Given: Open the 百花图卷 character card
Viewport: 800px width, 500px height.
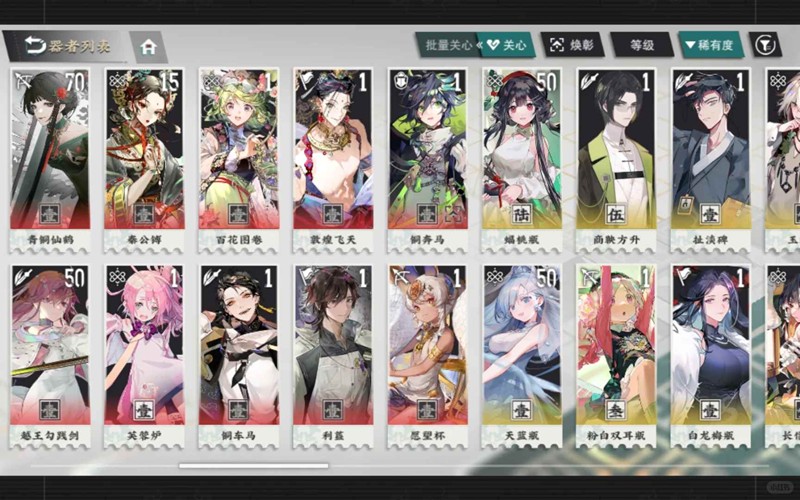Looking at the screenshot, I should point(238,155).
